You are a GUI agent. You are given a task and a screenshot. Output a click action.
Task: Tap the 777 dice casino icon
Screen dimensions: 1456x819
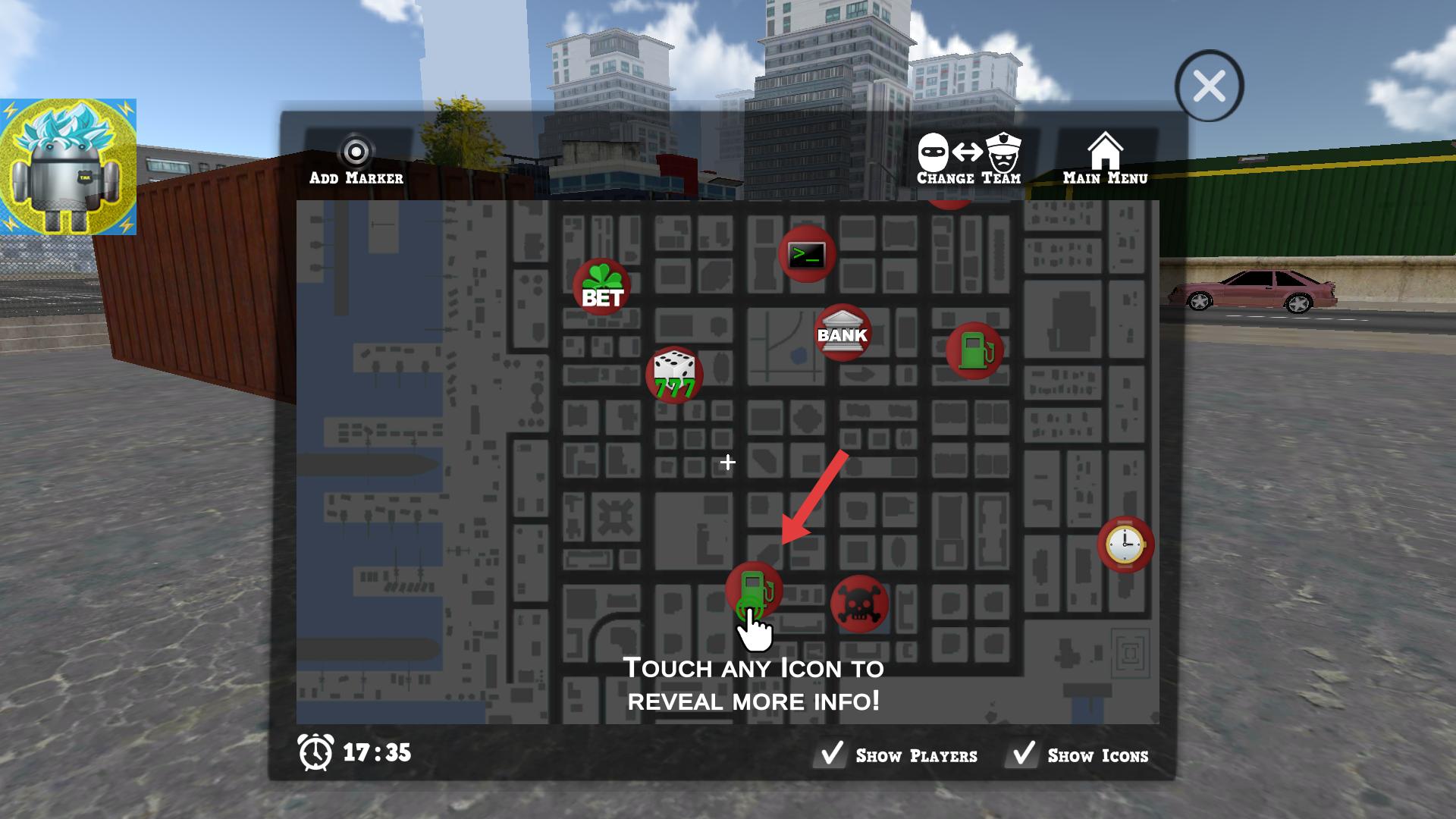click(x=674, y=375)
